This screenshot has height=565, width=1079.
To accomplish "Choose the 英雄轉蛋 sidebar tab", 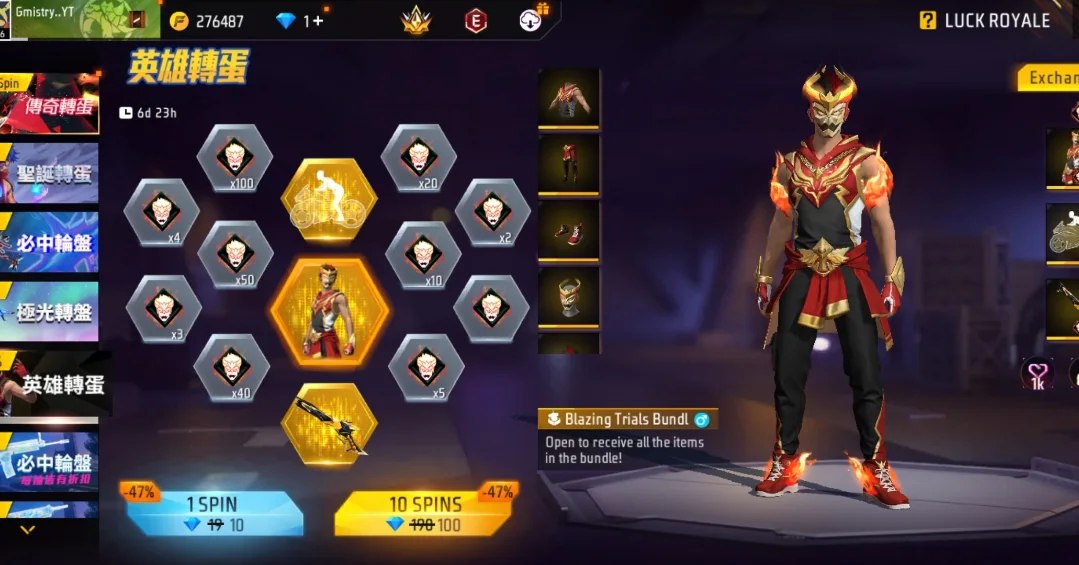I will click(58, 383).
